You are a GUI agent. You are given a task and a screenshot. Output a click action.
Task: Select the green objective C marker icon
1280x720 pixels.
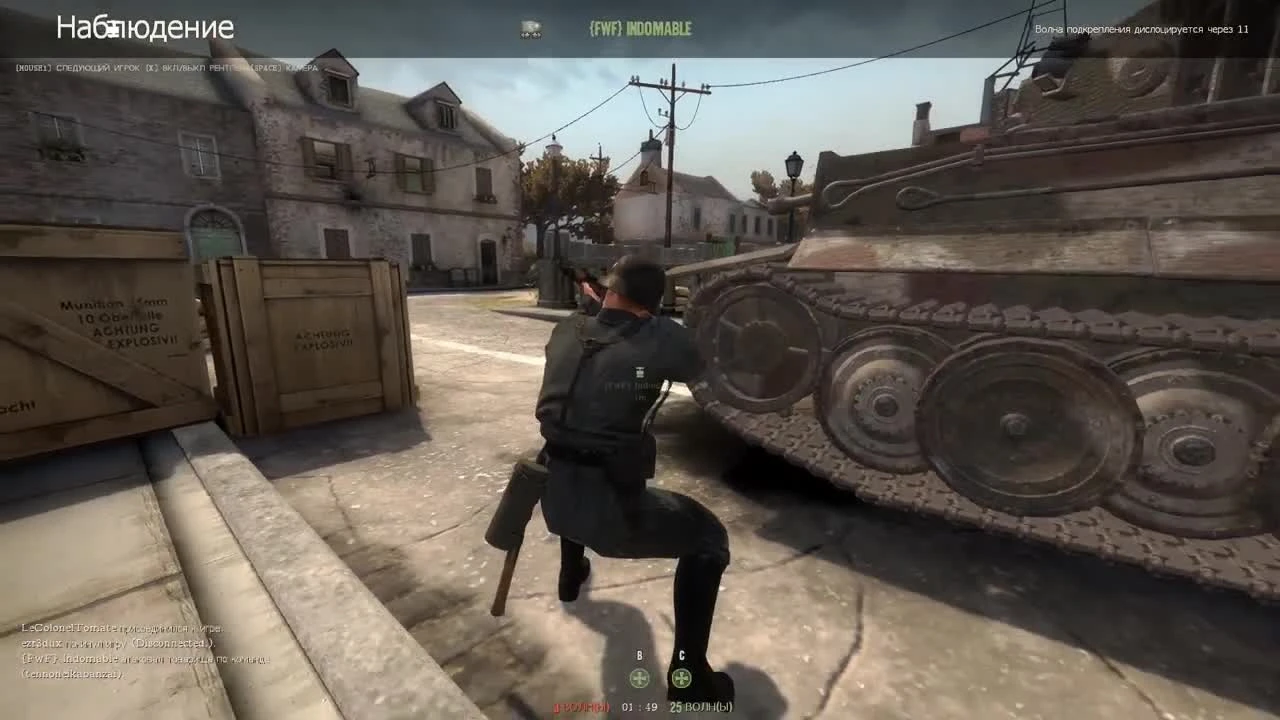[680, 678]
